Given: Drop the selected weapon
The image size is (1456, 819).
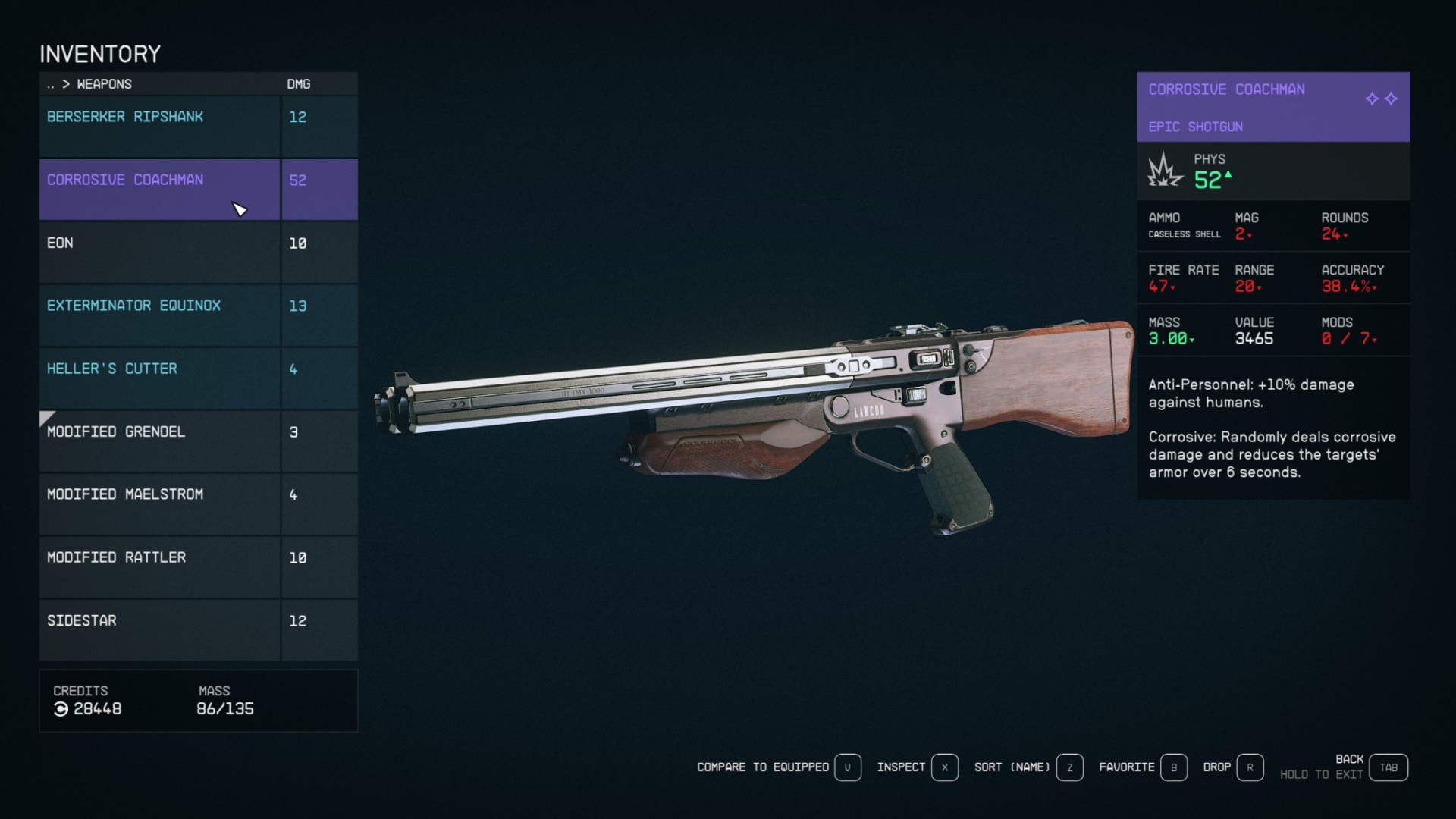Looking at the screenshot, I should tap(1232, 767).
